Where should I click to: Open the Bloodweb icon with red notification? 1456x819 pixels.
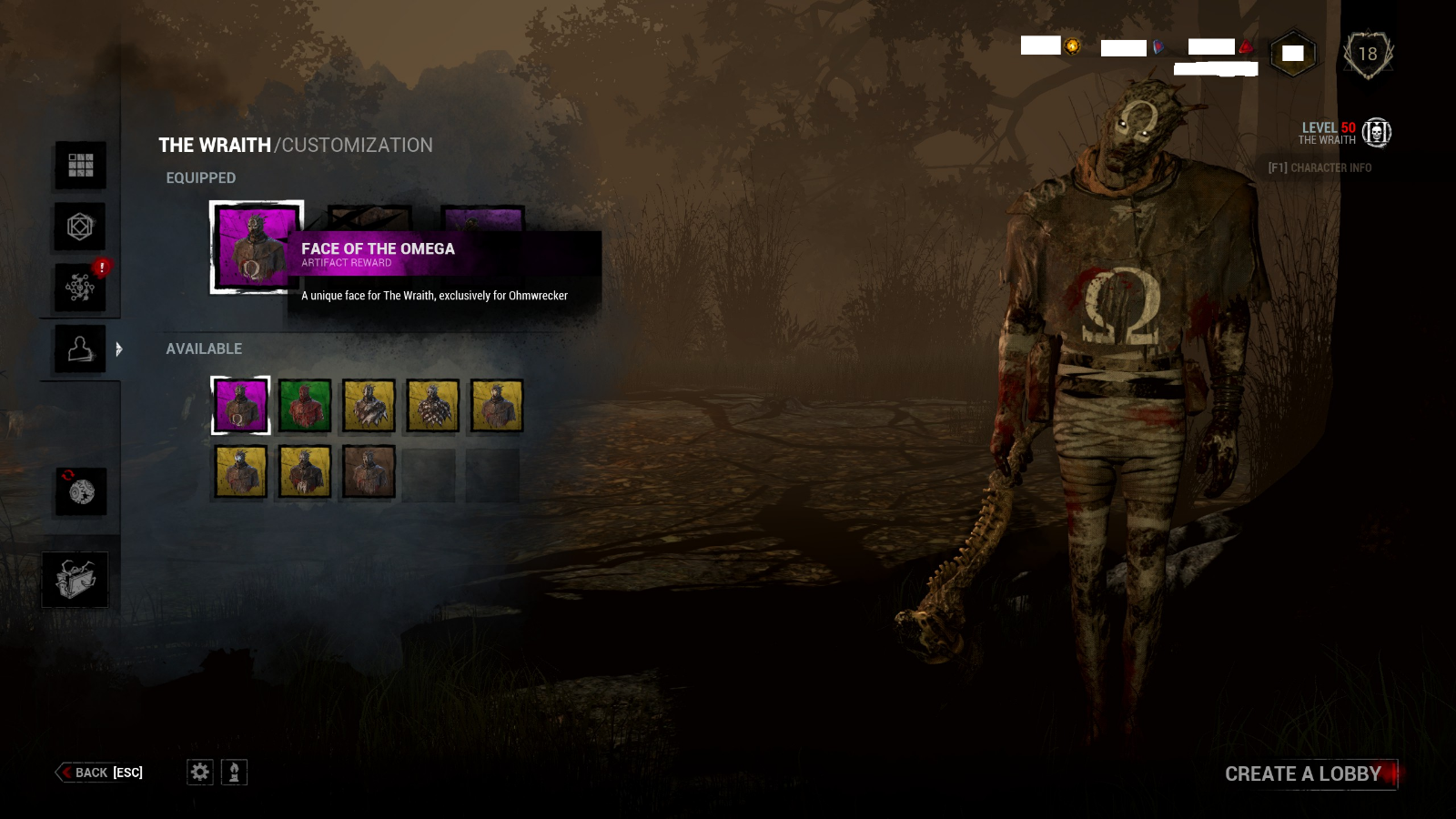click(x=80, y=287)
